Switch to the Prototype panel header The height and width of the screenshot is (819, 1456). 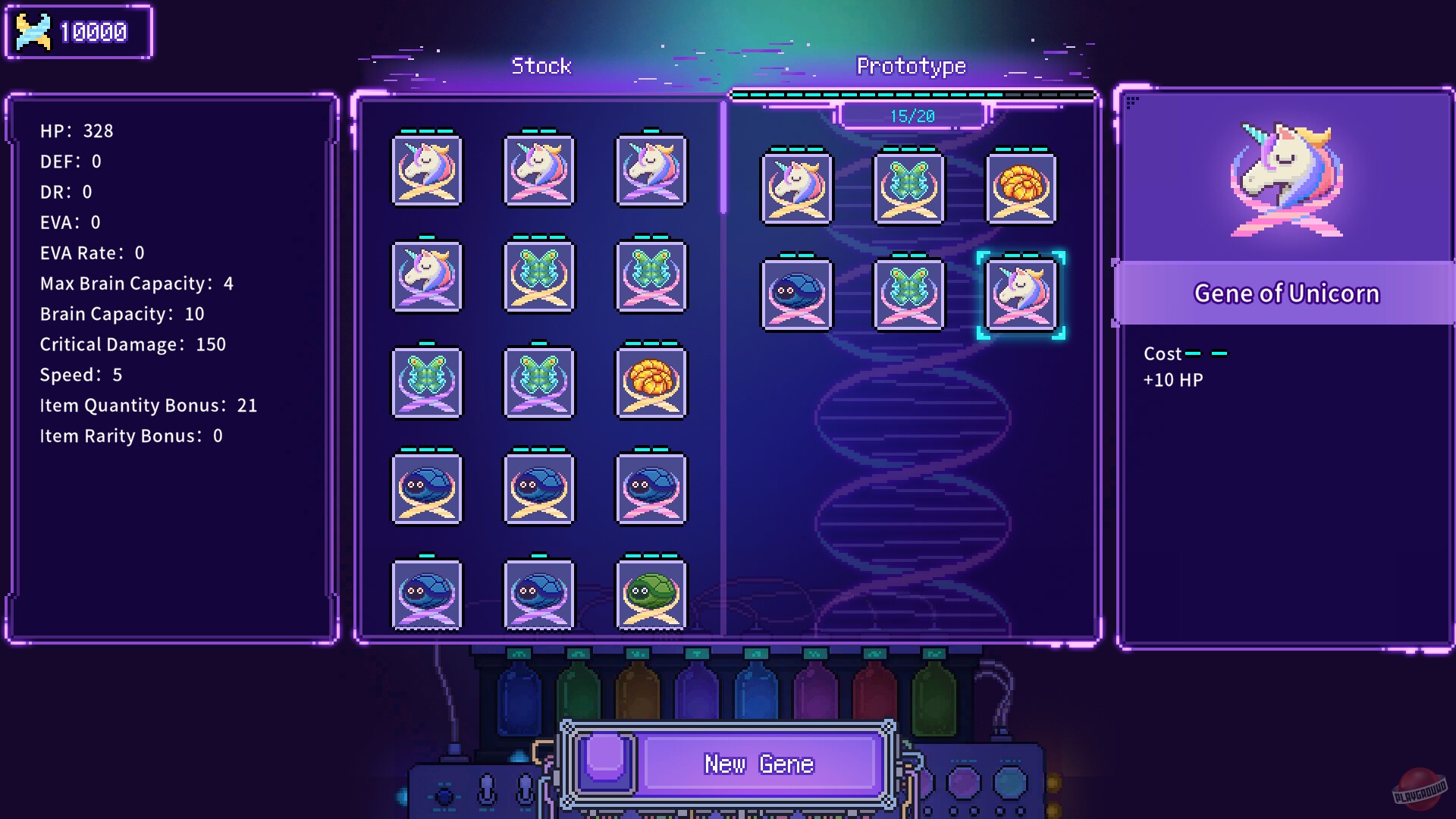pyautogui.click(x=910, y=66)
